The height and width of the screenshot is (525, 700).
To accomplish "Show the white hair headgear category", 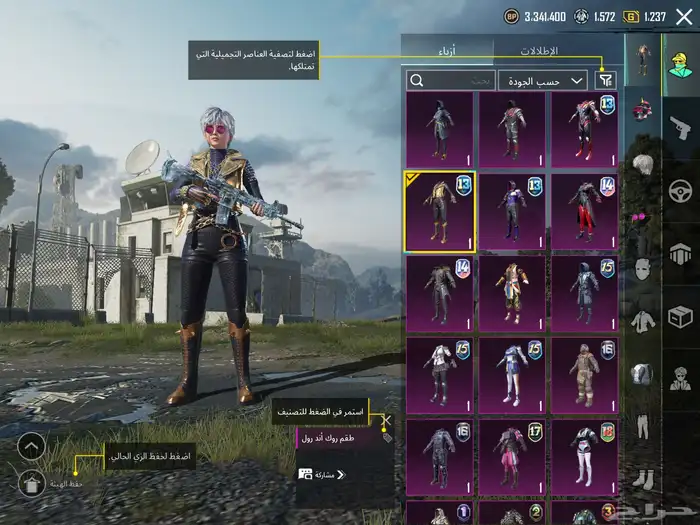I will (641, 164).
